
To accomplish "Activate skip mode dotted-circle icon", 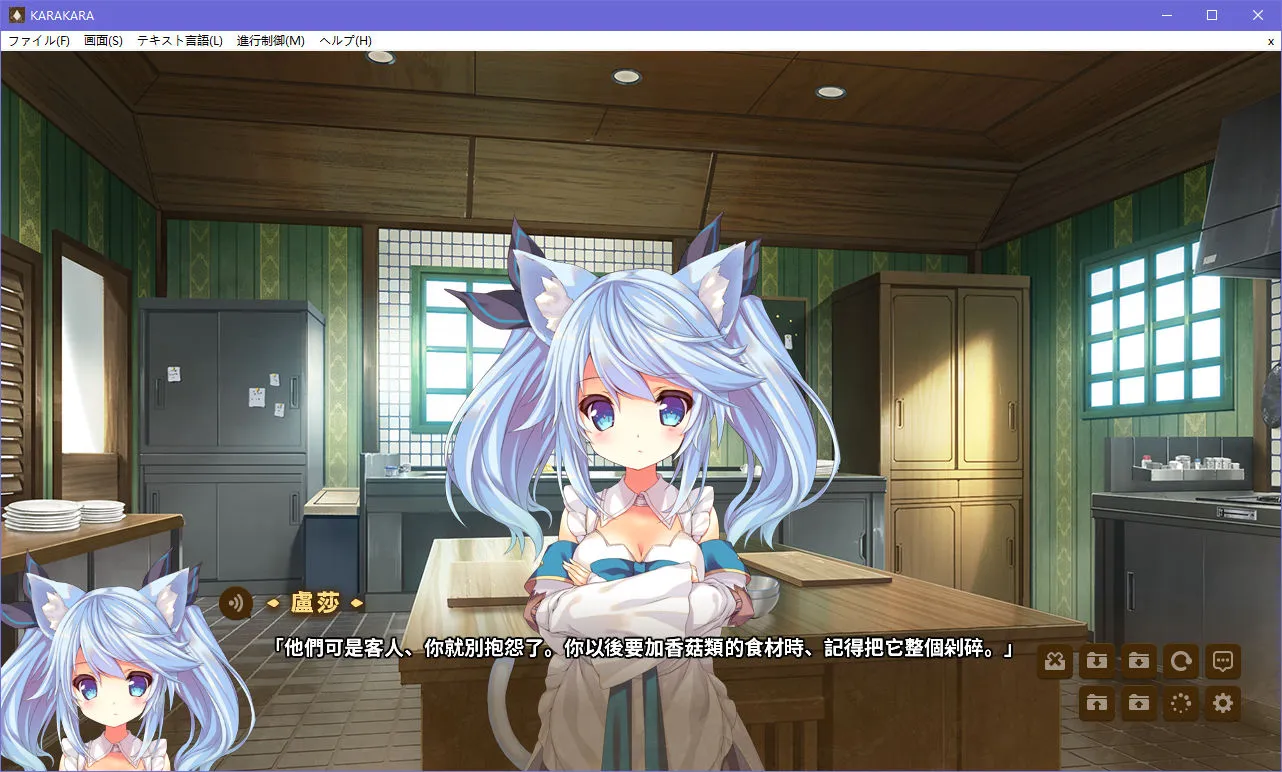I will [x=1180, y=704].
